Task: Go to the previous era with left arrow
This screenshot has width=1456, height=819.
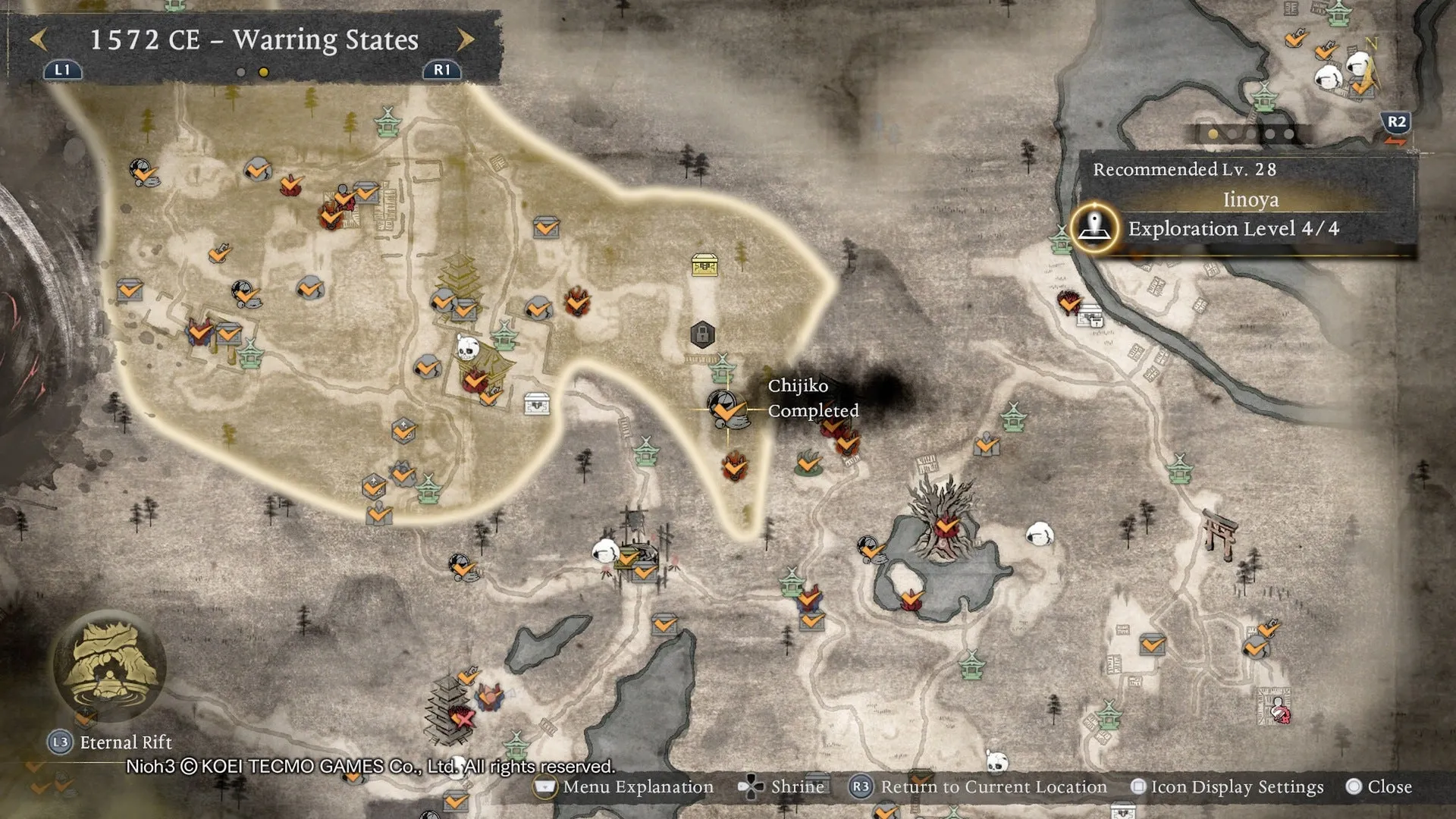Action: pos(39,39)
